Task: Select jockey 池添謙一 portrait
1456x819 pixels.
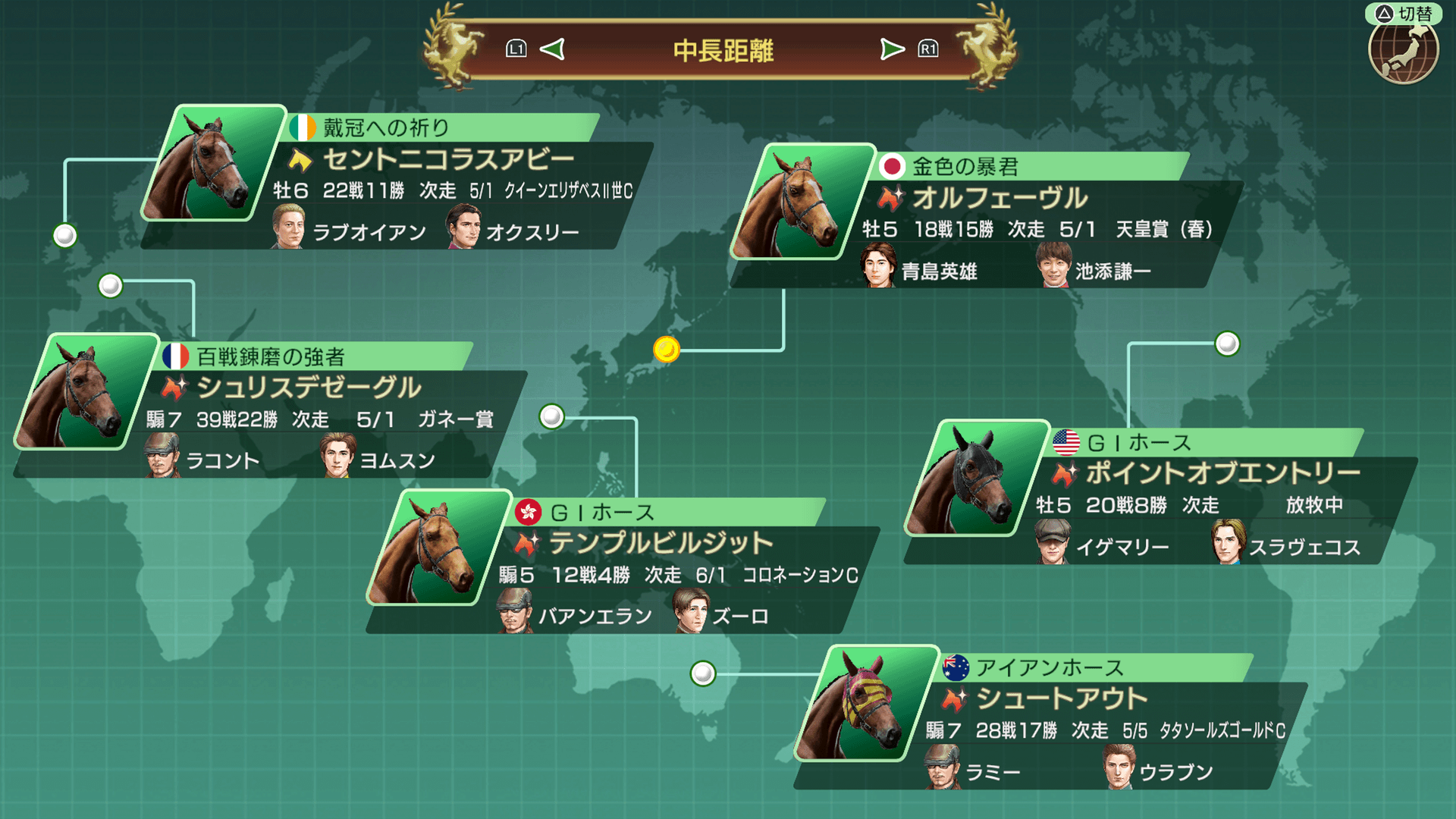Action: pos(1053,267)
